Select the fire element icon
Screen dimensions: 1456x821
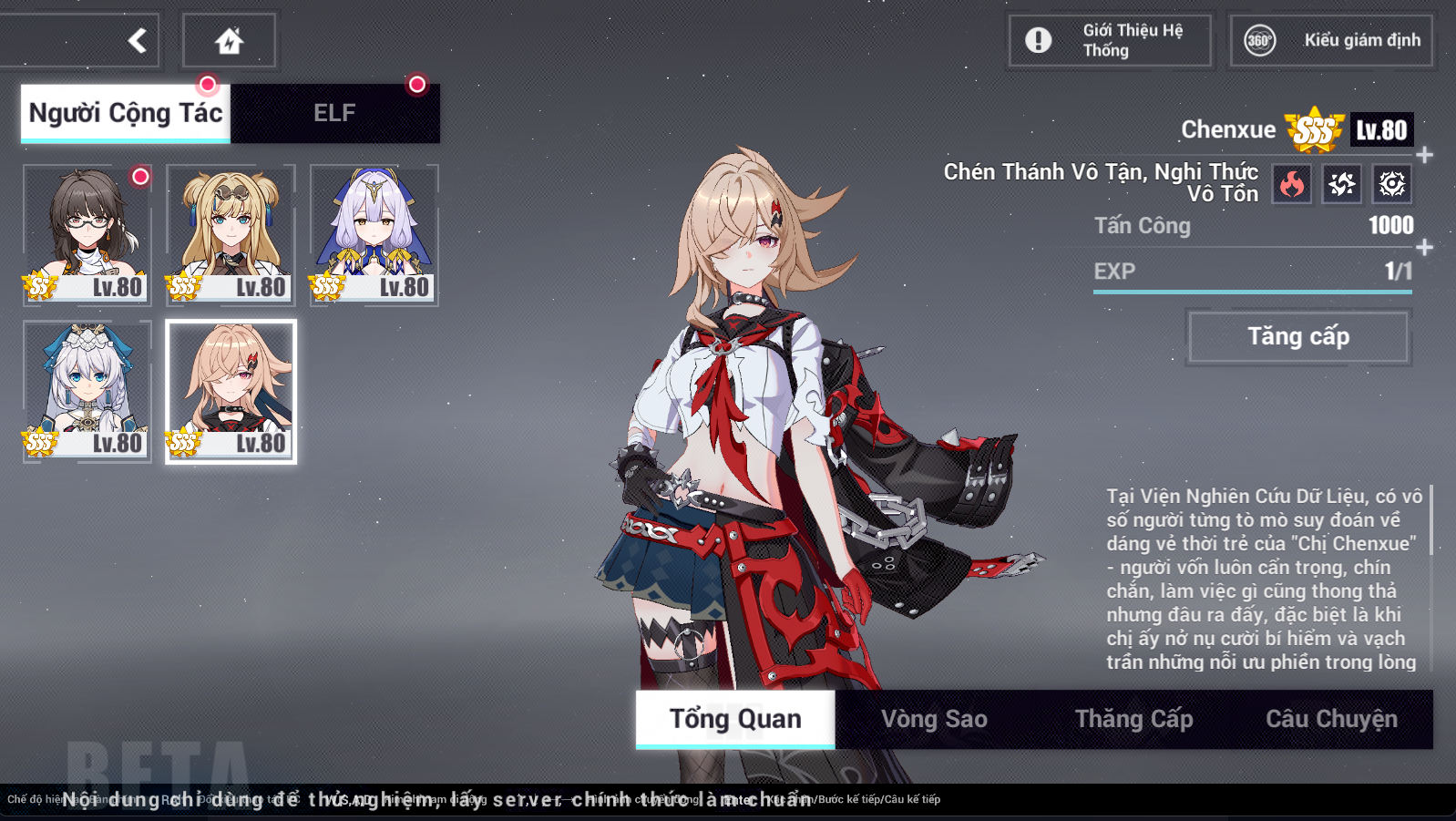point(1290,183)
